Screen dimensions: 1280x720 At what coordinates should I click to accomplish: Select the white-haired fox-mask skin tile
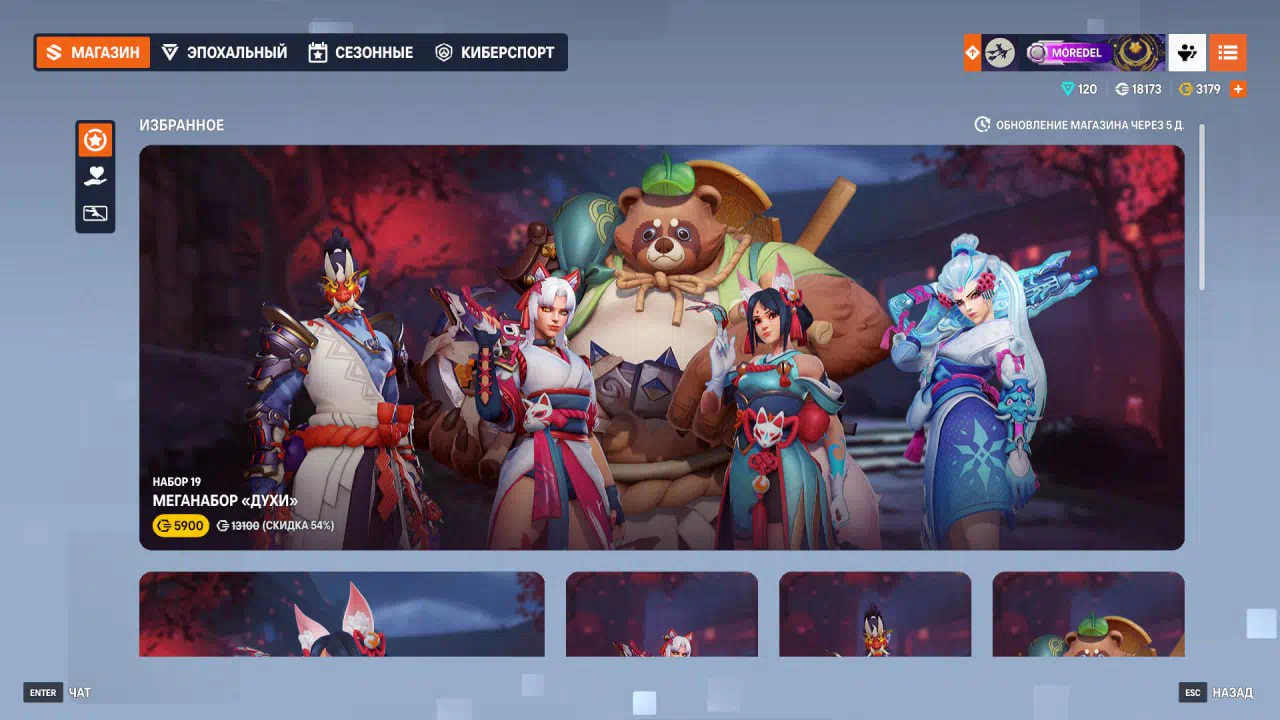click(661, 614)
